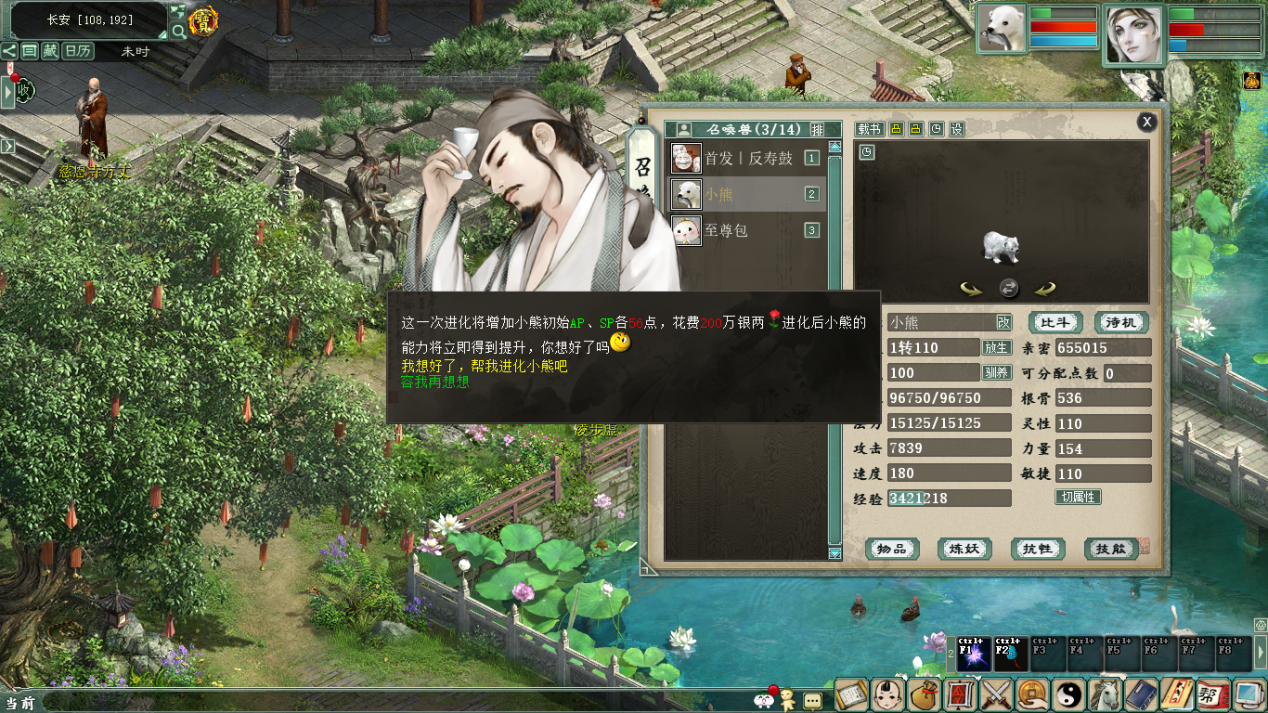Screen dimensions: 1268x713
Task: Open the 日历 calendar
Action: click(x=78, y=51)
